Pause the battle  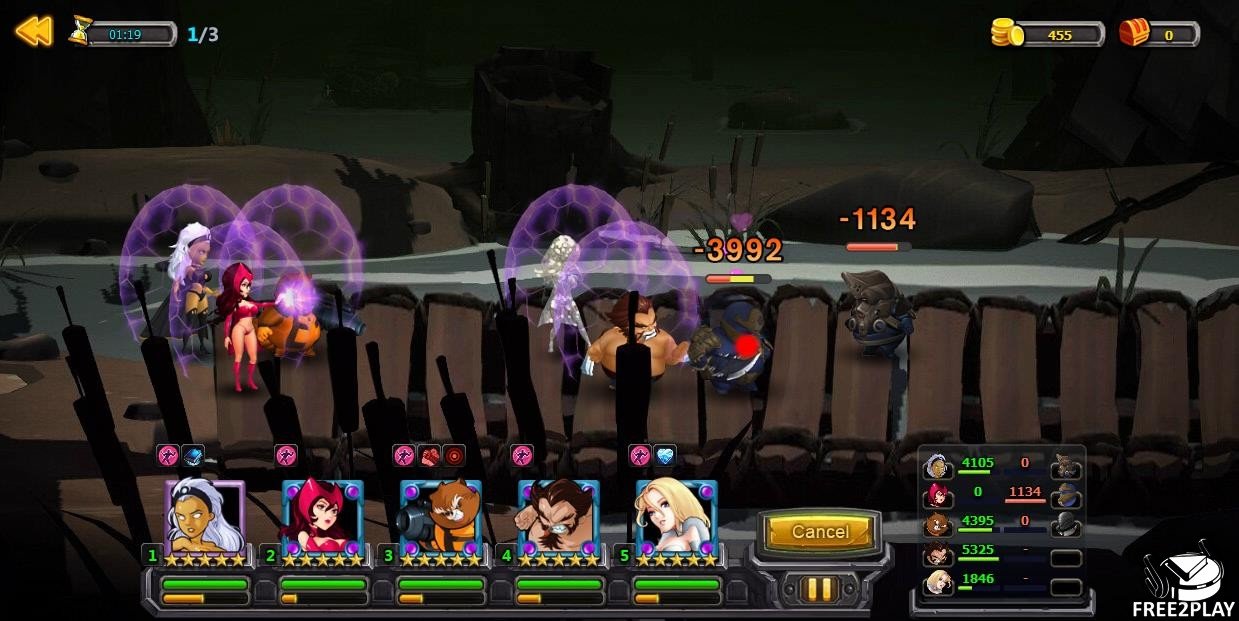(819, 588)
